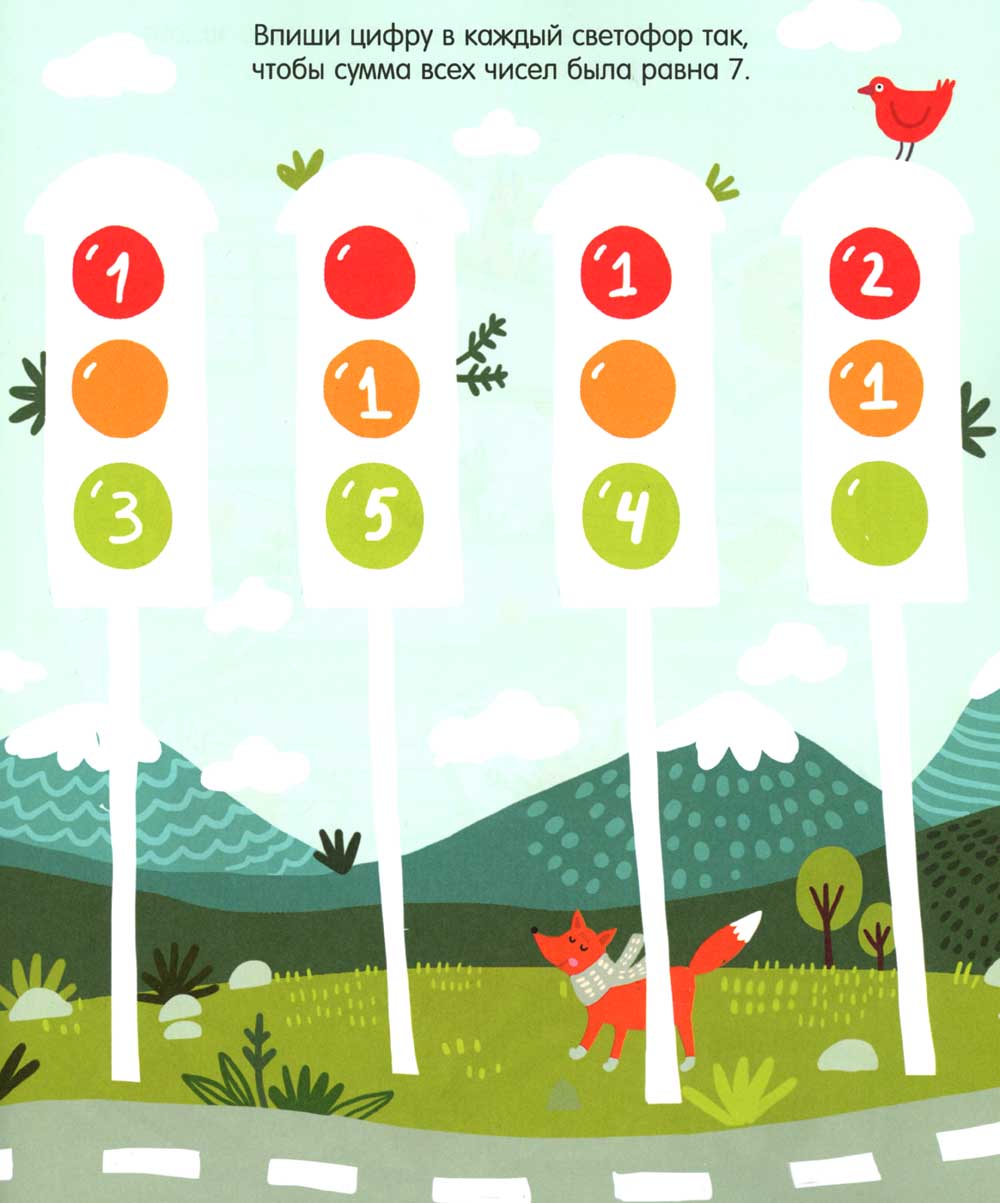
Task: Click the green circle with number 5
Action: [372, 519]
